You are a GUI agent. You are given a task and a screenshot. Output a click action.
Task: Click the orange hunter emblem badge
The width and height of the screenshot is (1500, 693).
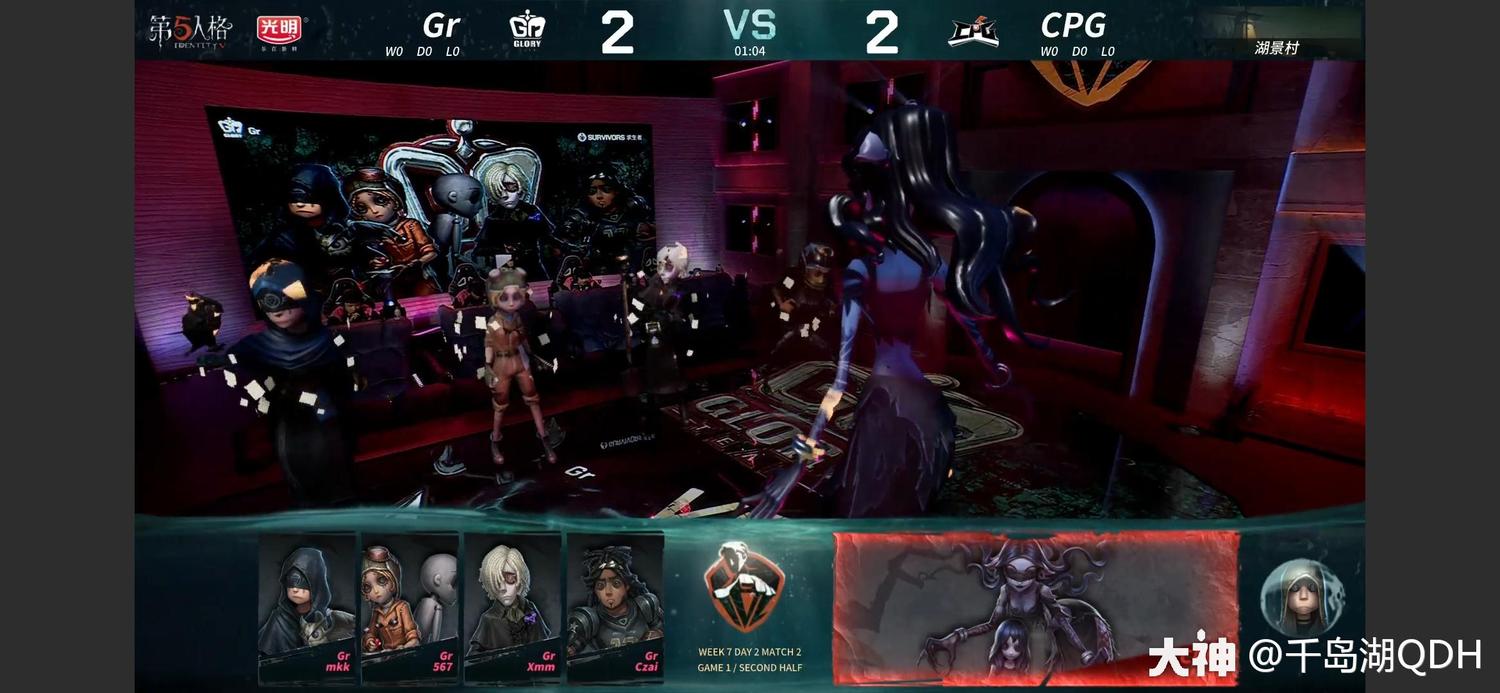(744, 587)
